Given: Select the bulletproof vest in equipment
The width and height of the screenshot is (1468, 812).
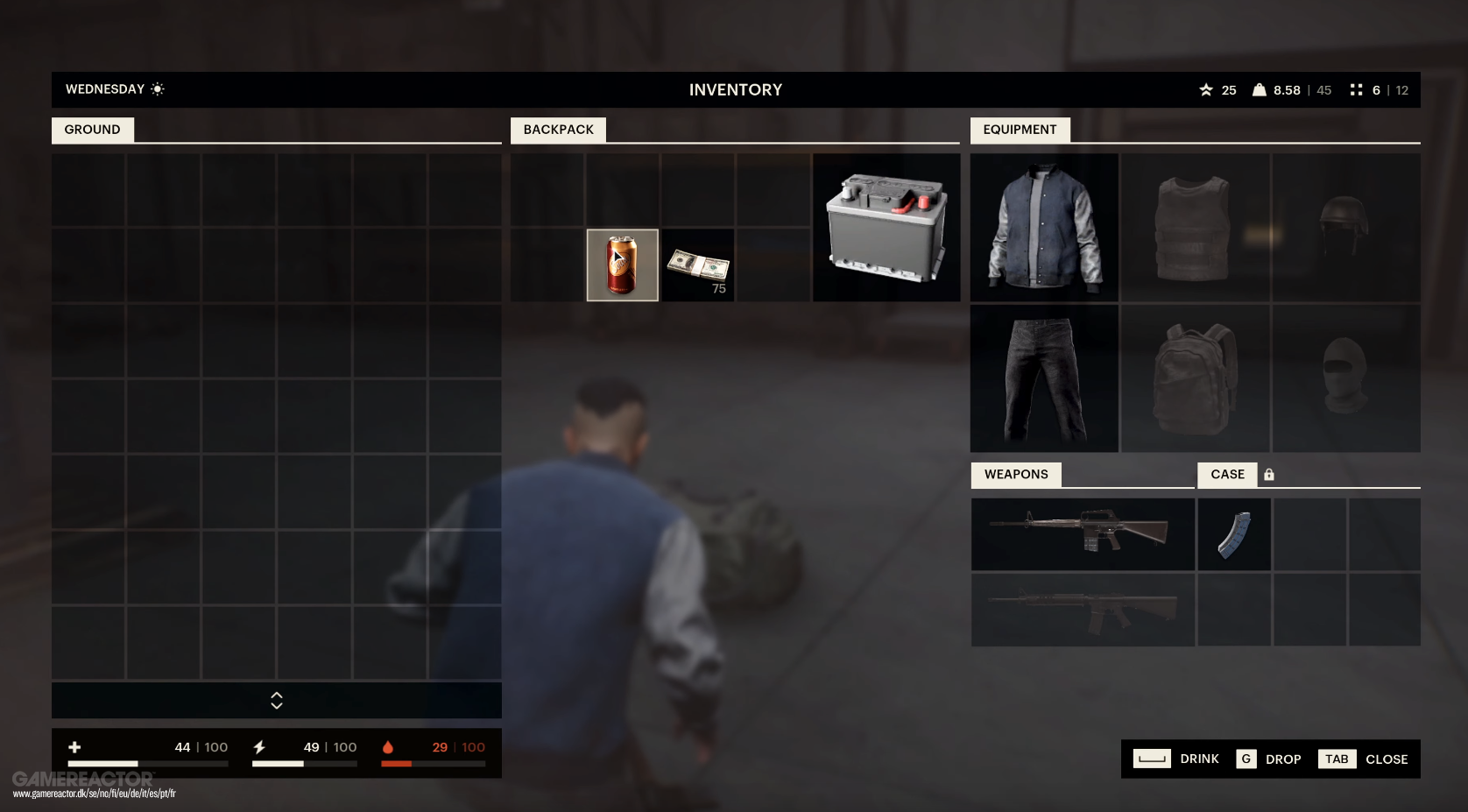Looking at the screenshot, I should click(1195, 227).
